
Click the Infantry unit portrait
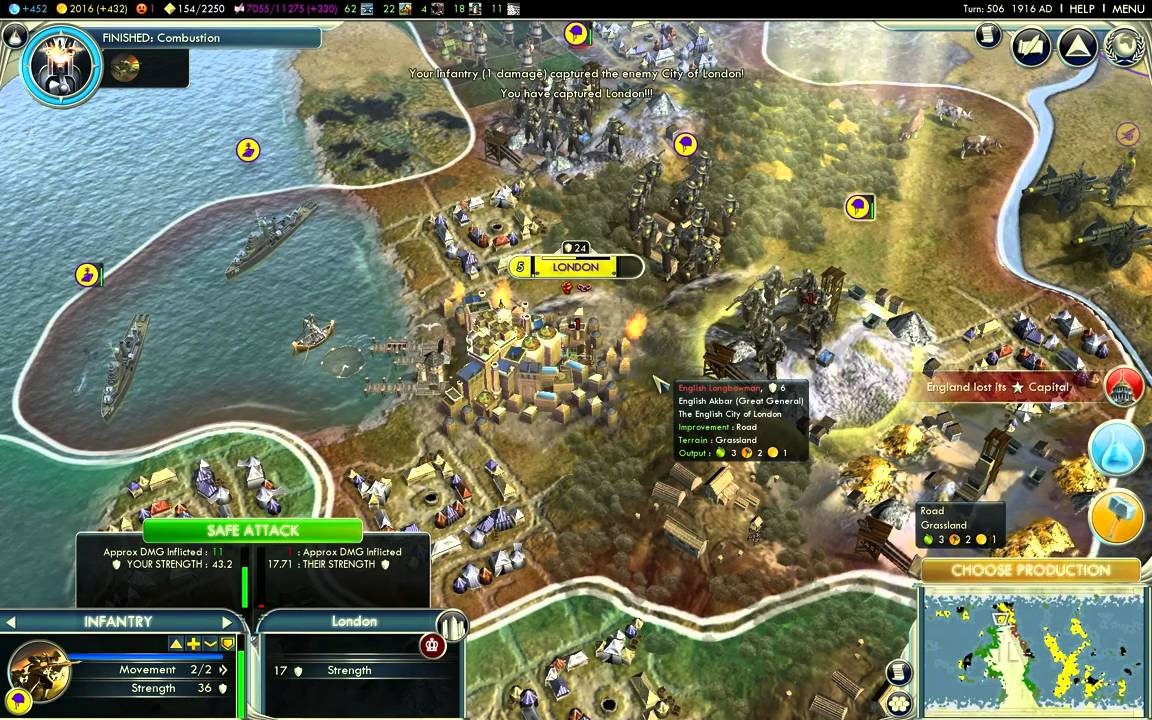point(40,669)
